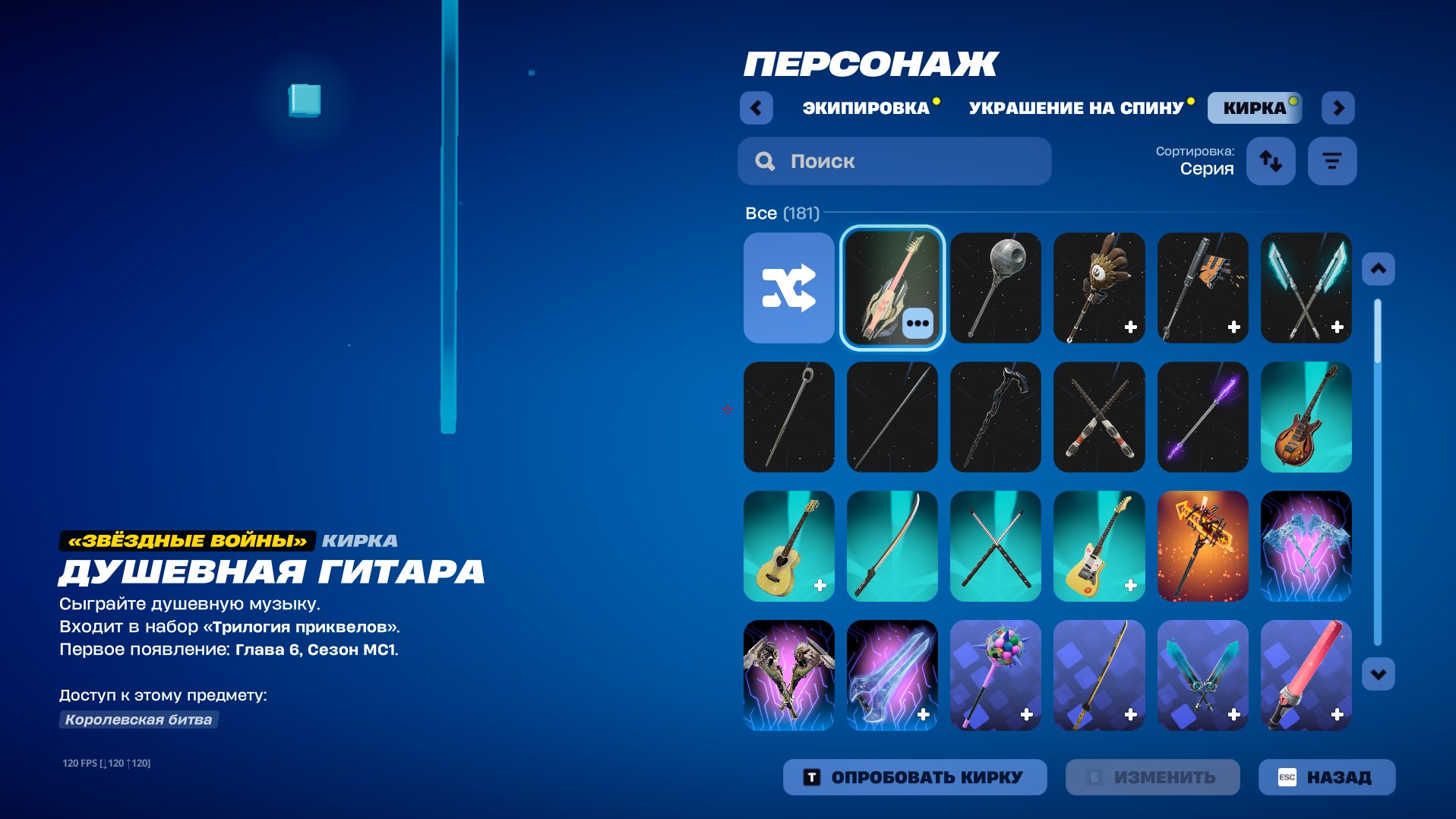Select the purple energy staff pickaxe

pos(1202,417)
